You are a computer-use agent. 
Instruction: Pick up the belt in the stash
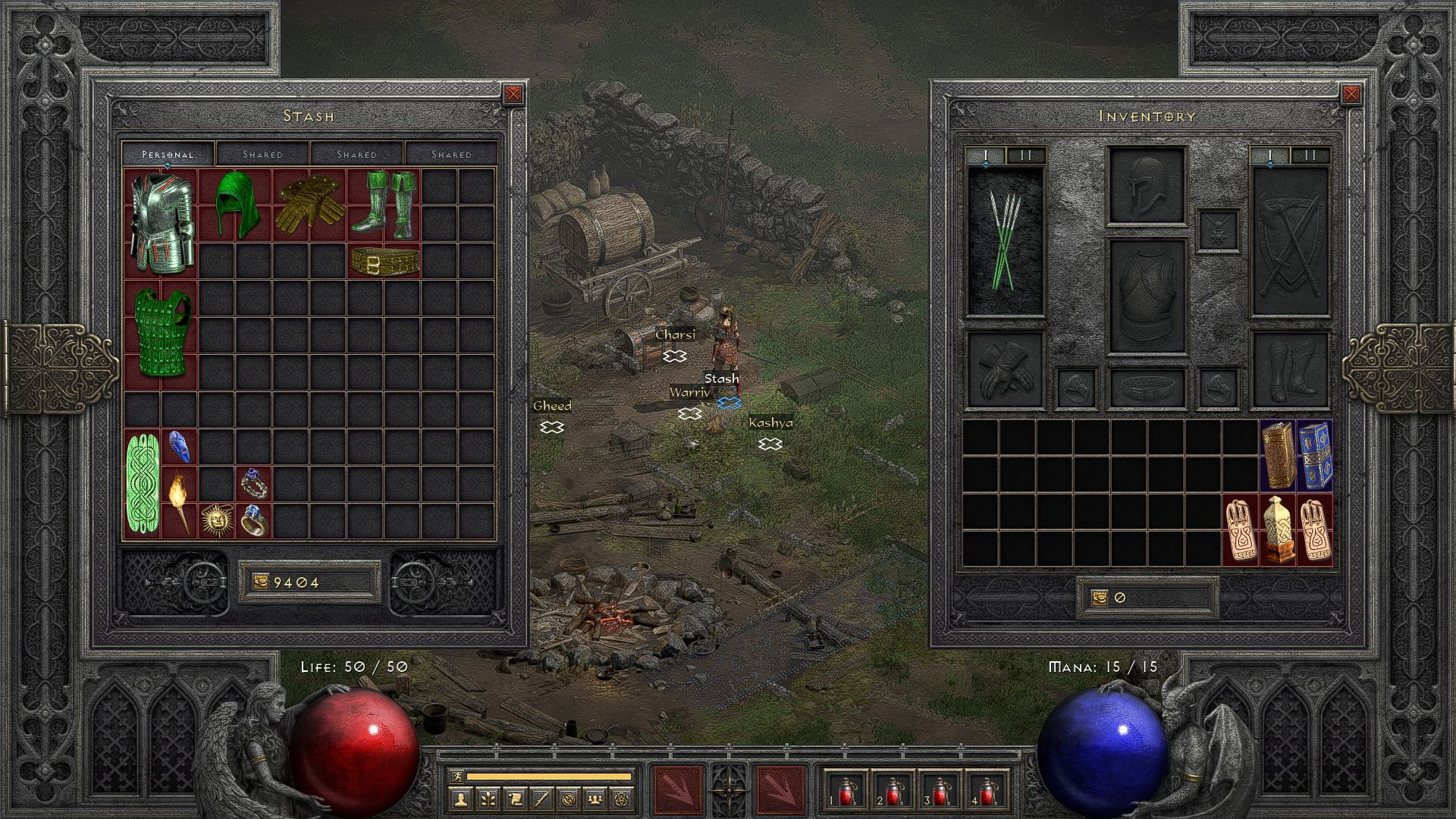tap(384, 261)
